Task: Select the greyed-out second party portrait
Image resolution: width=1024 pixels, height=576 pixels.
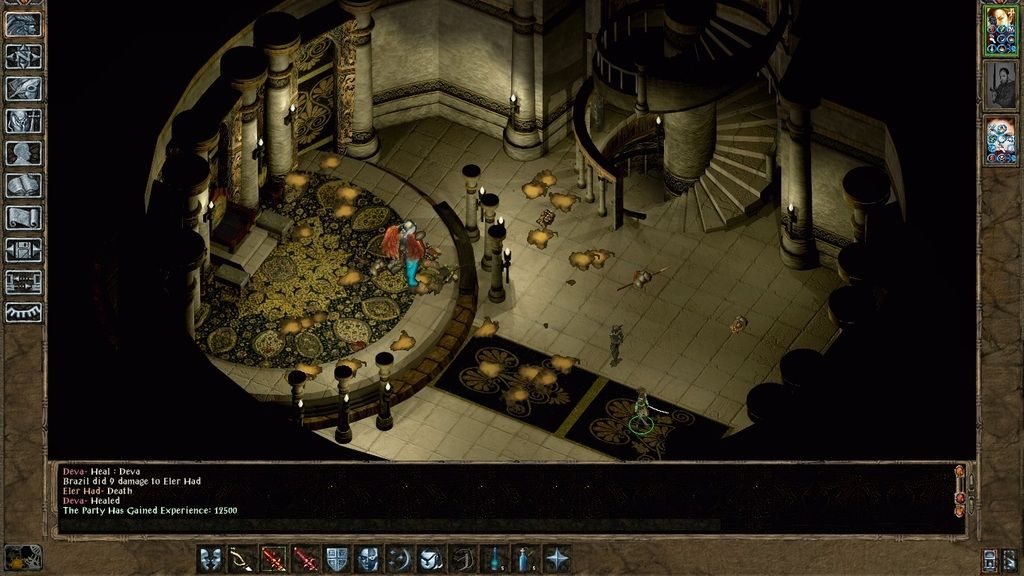Action: point(1000,85)
